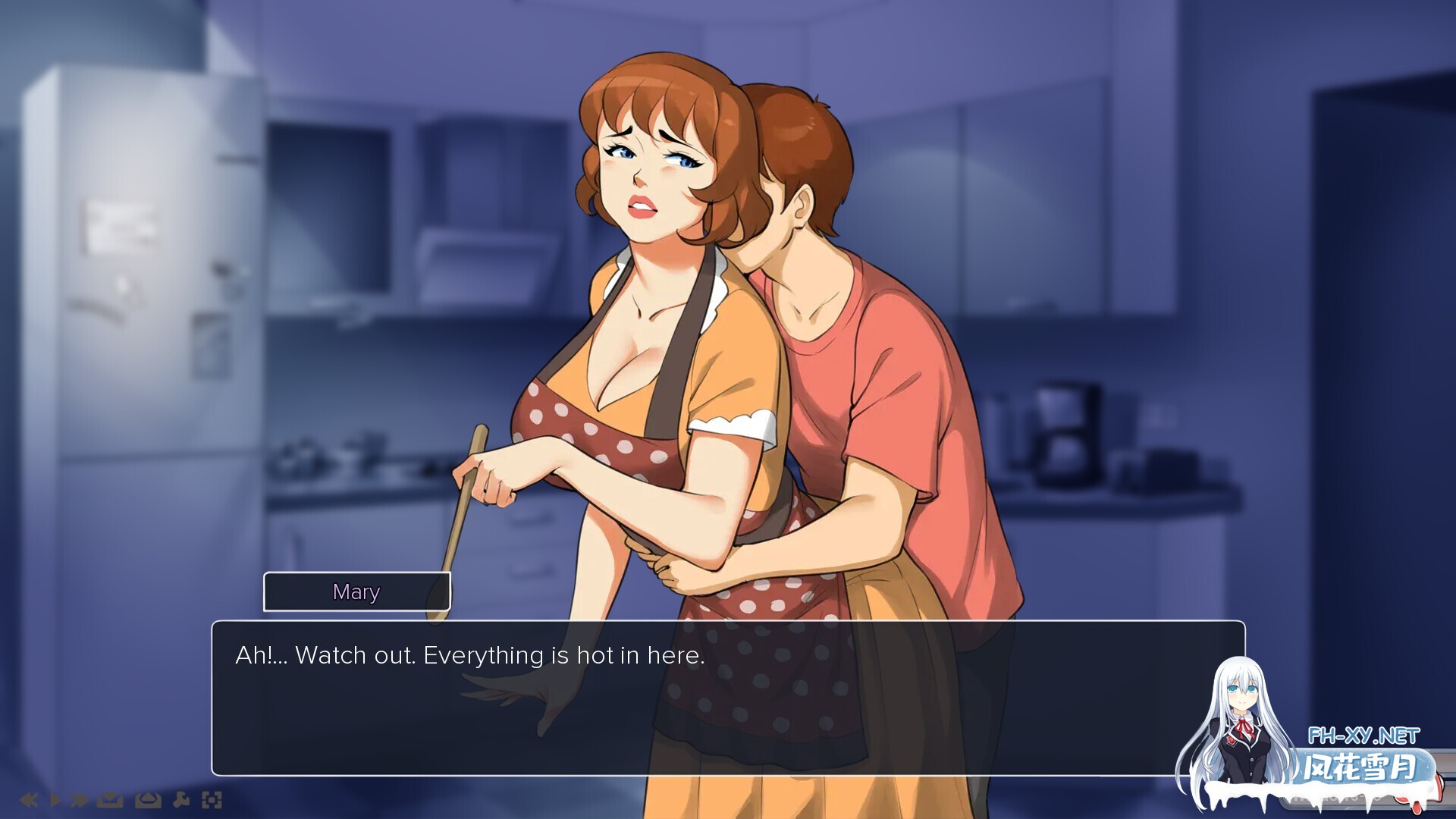Toggle skip mode with the fast-forward arrows
The width and height of the screenshot is (1456, 819).
(x=78, y=799)
